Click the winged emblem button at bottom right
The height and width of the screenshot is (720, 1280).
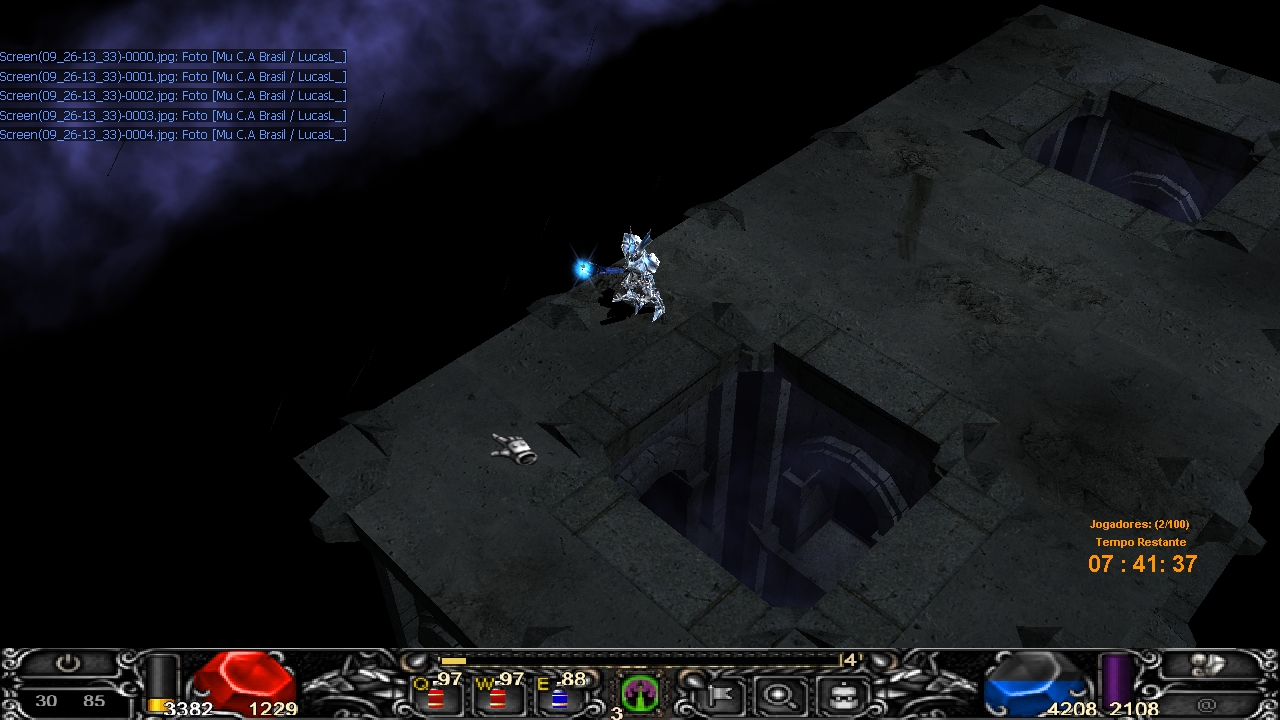point(1206,664)
